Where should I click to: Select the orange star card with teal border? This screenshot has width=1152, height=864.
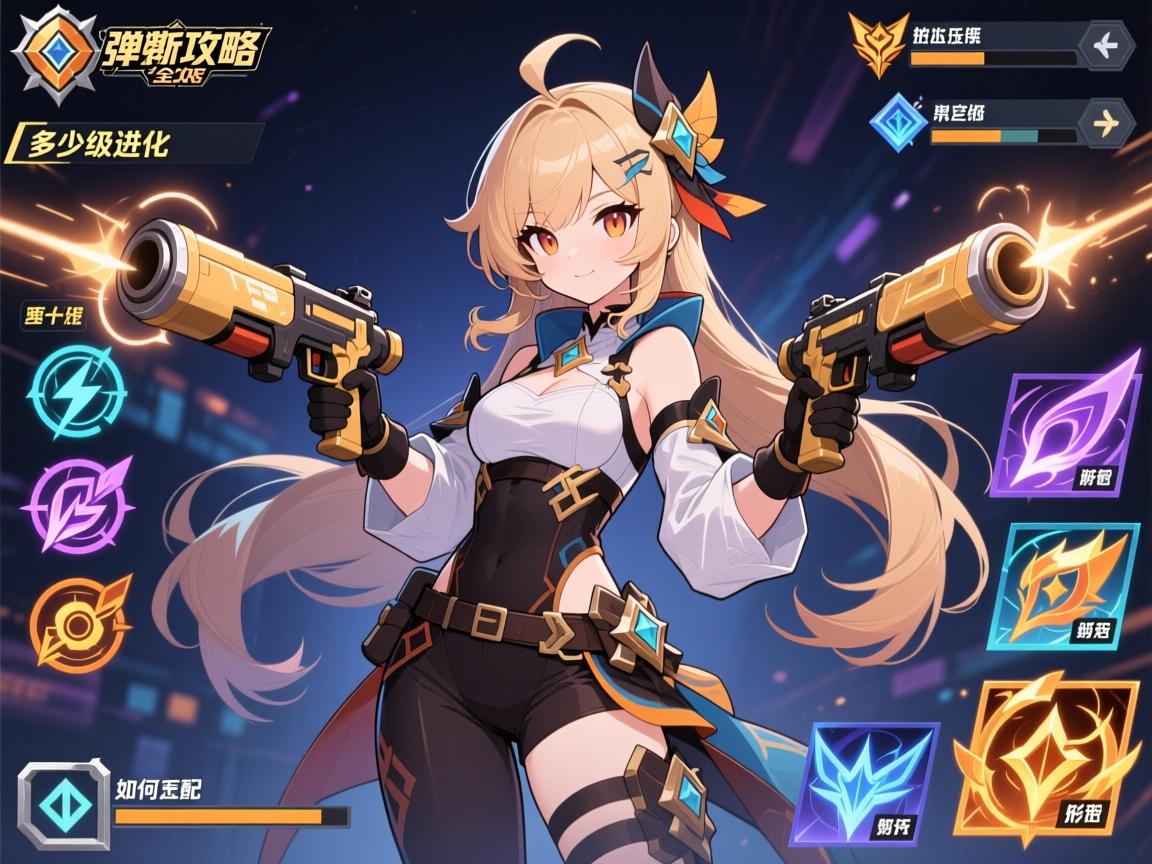(1072, 585)
